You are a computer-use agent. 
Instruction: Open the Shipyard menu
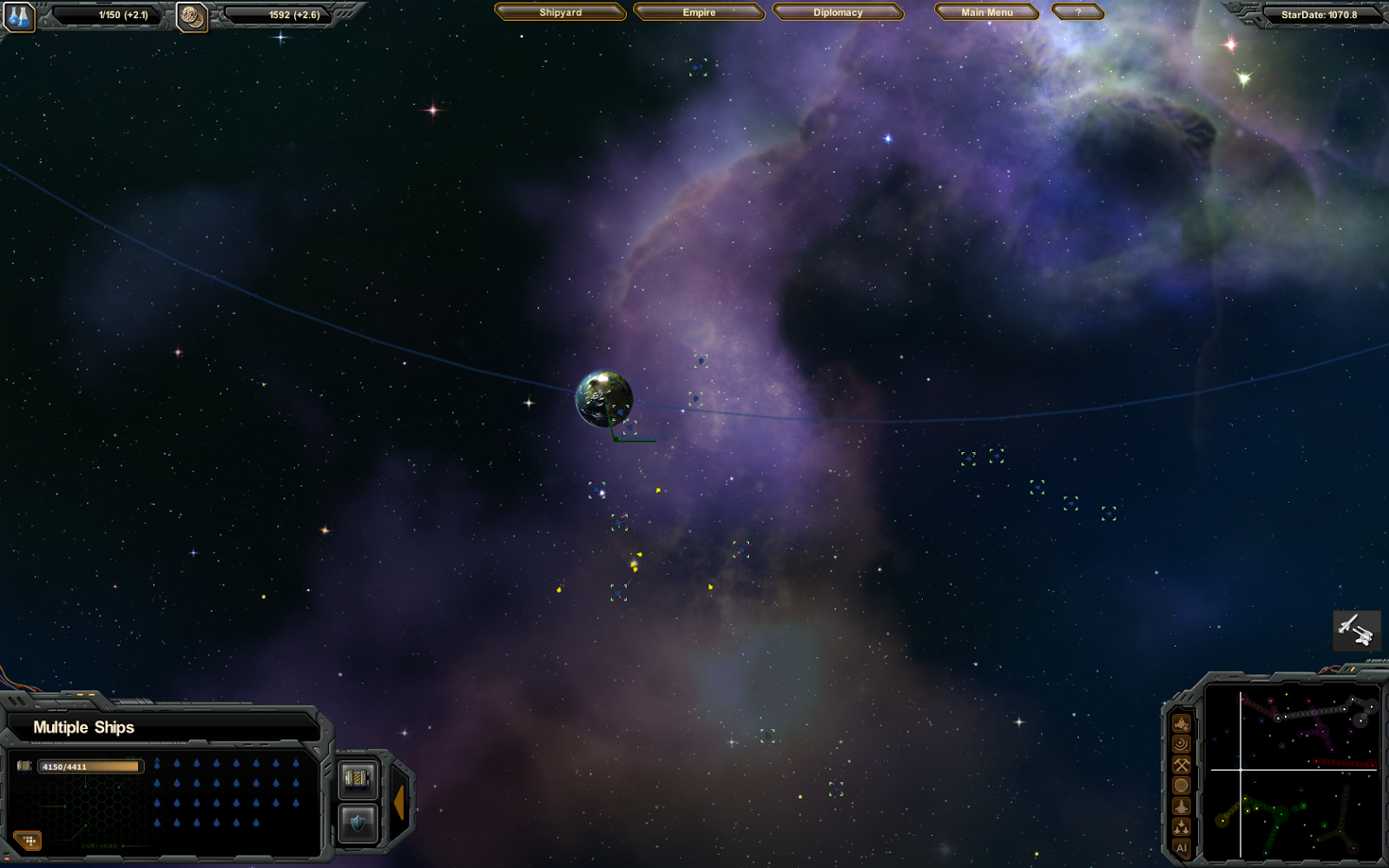pos(559,12)
